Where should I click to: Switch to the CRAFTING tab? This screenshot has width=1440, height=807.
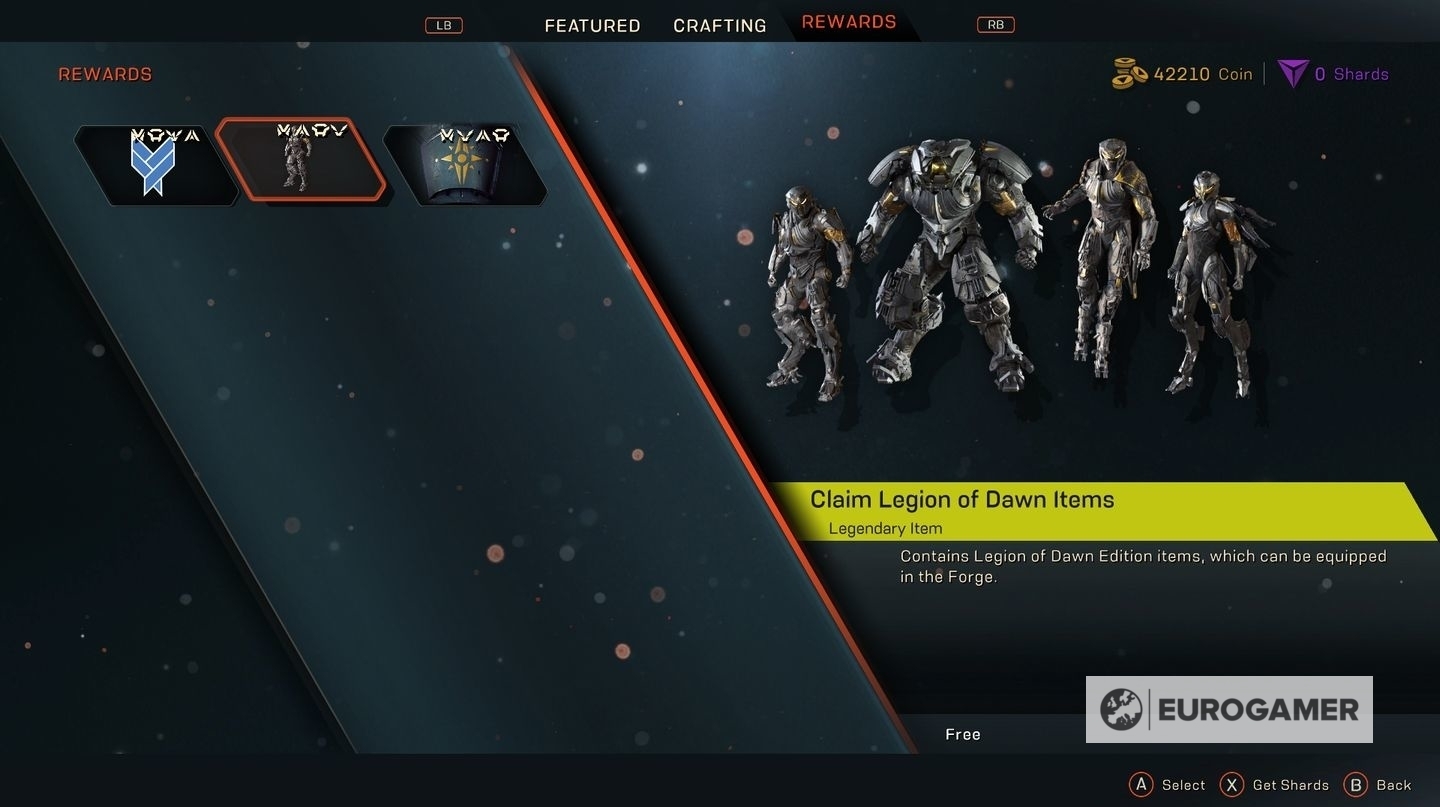pyautogui.click(x=718, y=25)
